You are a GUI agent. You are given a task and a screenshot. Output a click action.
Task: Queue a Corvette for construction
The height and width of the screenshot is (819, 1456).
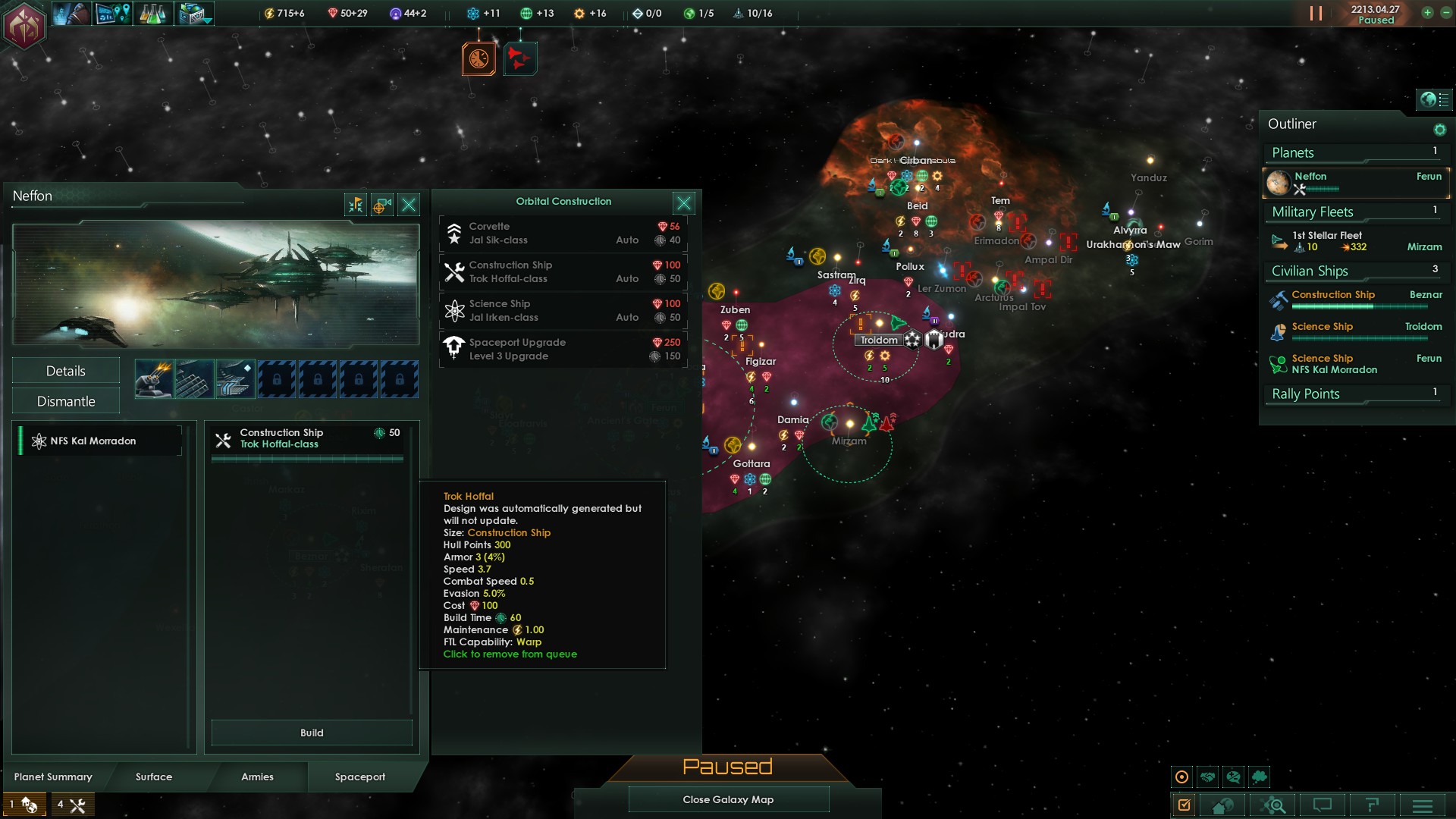coord(563,234)
